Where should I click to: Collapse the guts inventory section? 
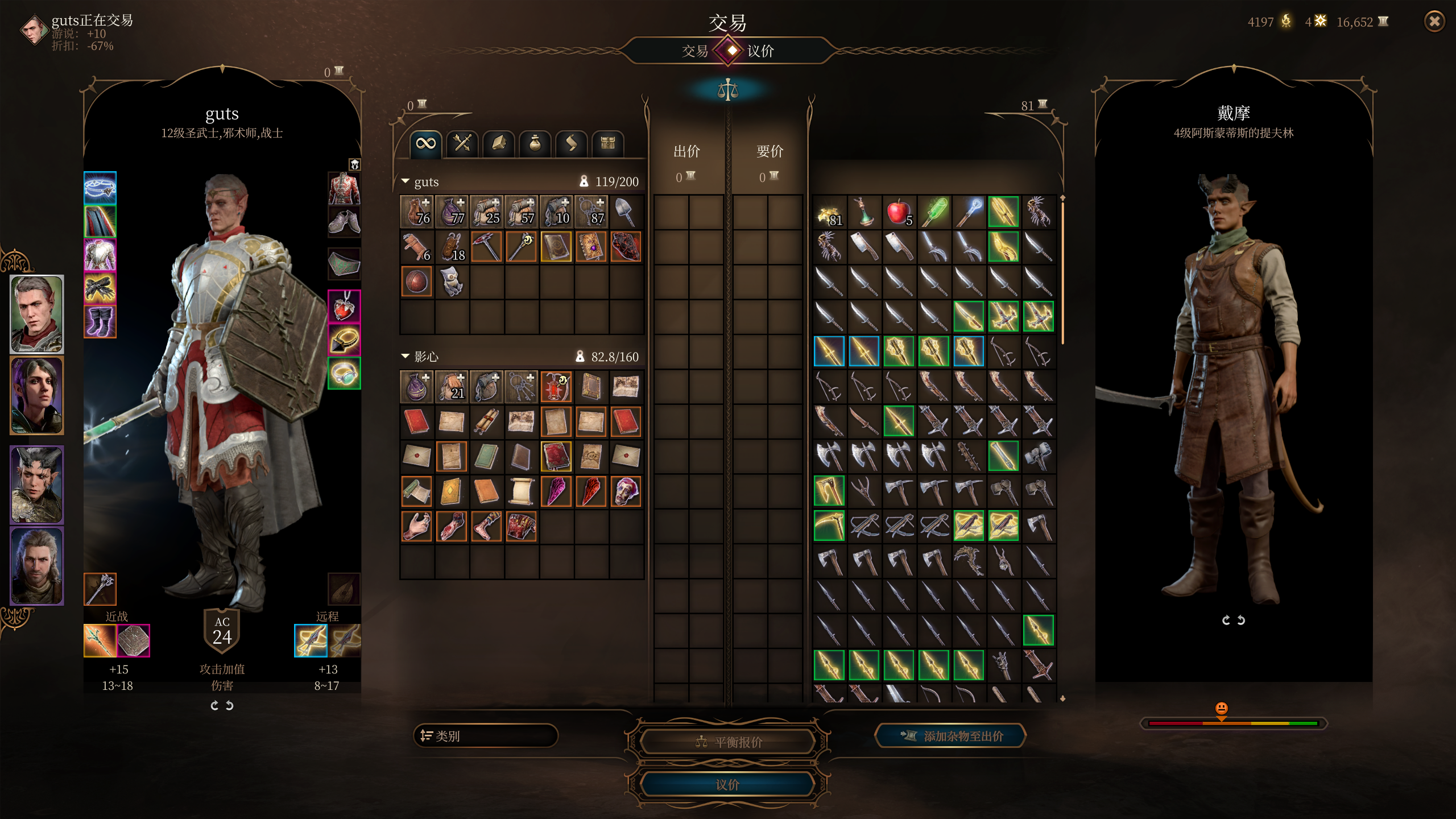click(x=406, y=181)
